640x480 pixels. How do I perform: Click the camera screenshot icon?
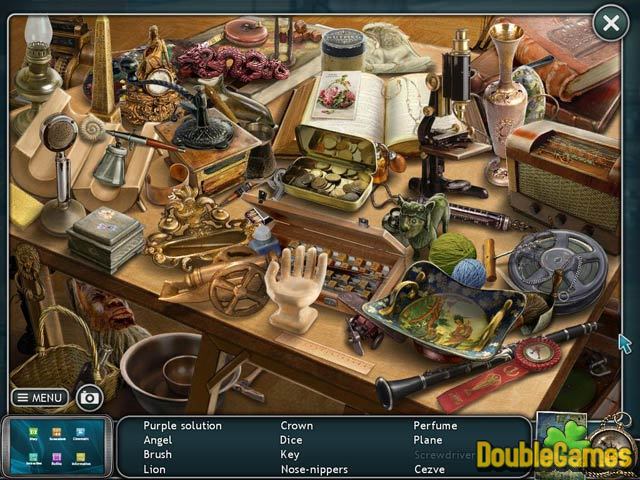click(89, 398)
